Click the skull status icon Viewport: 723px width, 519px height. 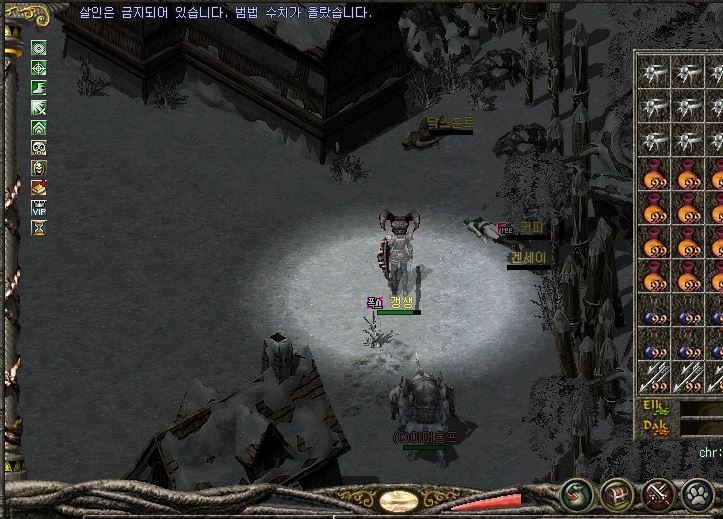pos(39,147)
